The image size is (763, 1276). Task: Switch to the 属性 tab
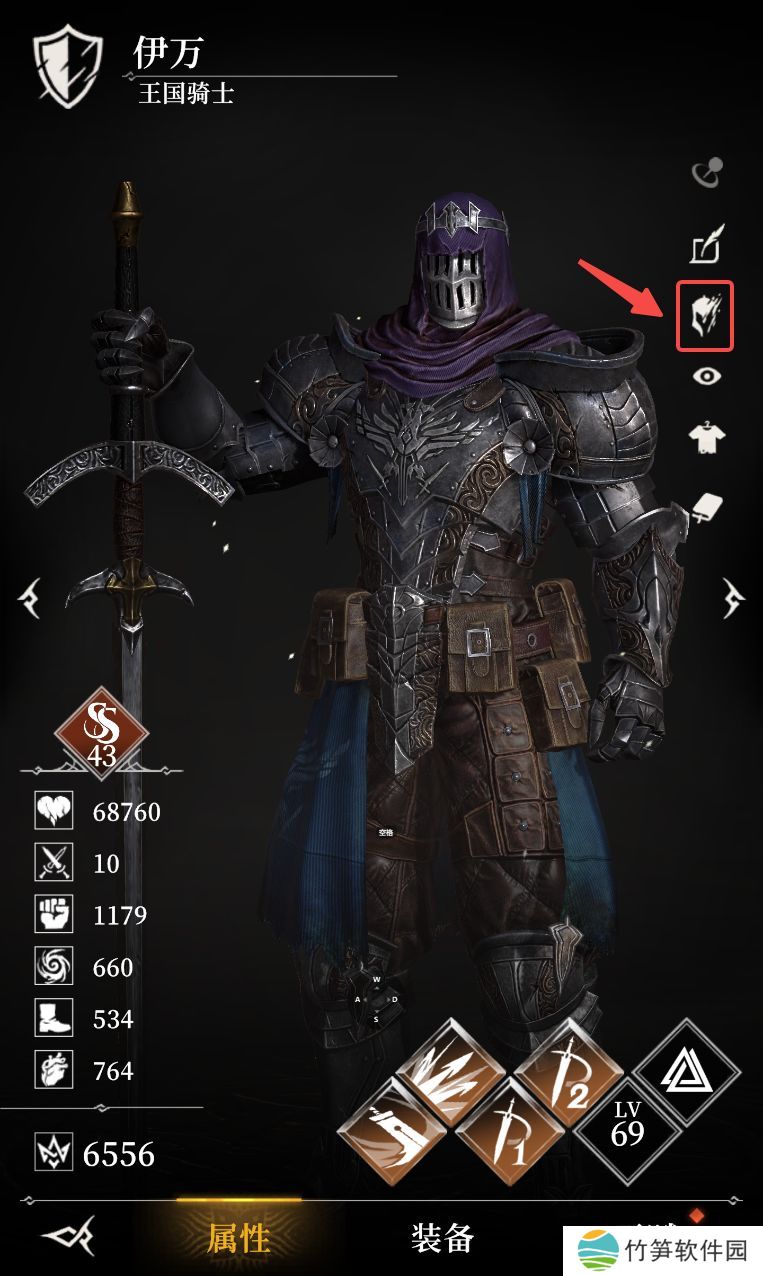point(239,1238)
